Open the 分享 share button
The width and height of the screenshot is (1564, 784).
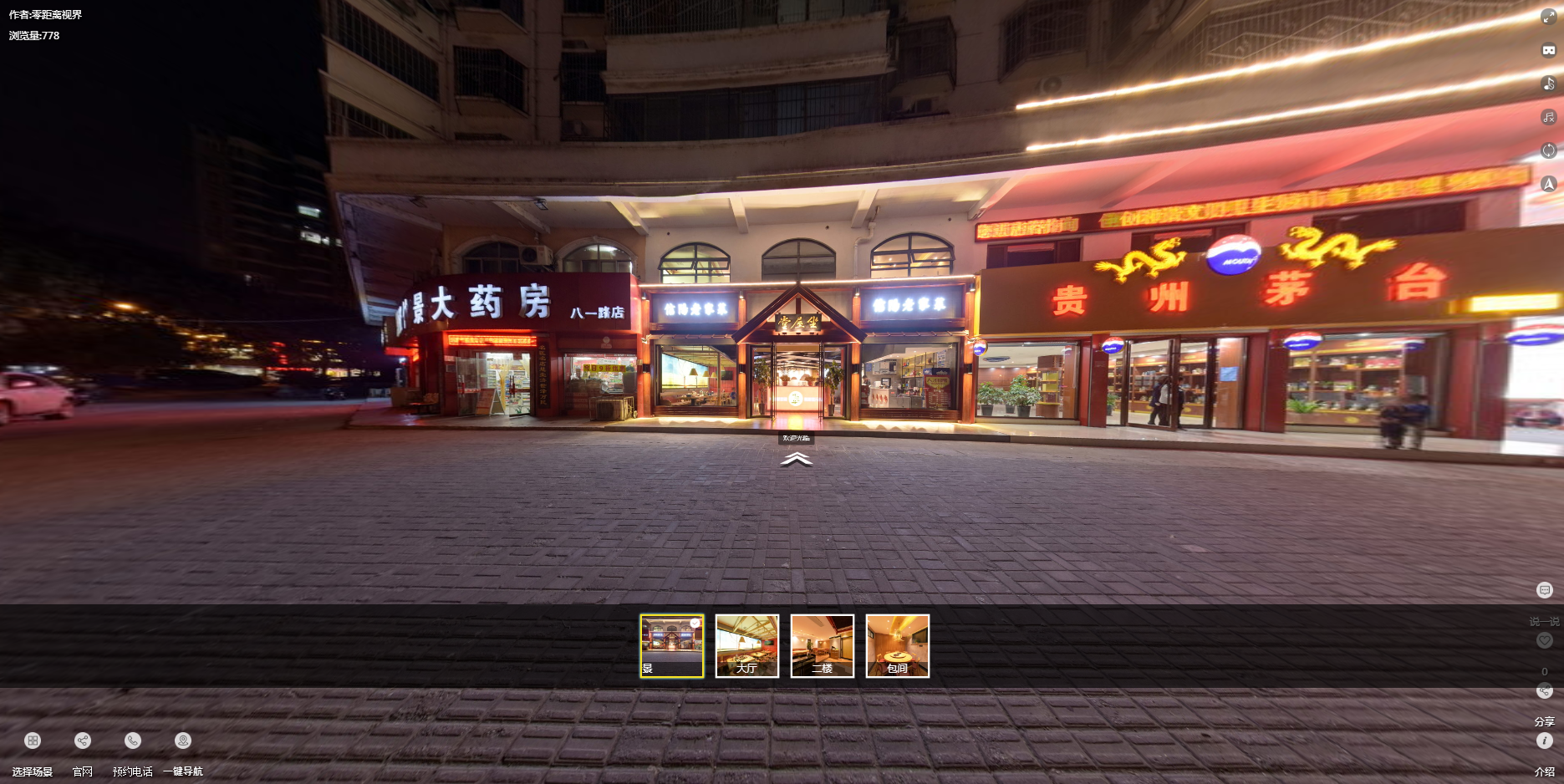tap(1544, 691)
